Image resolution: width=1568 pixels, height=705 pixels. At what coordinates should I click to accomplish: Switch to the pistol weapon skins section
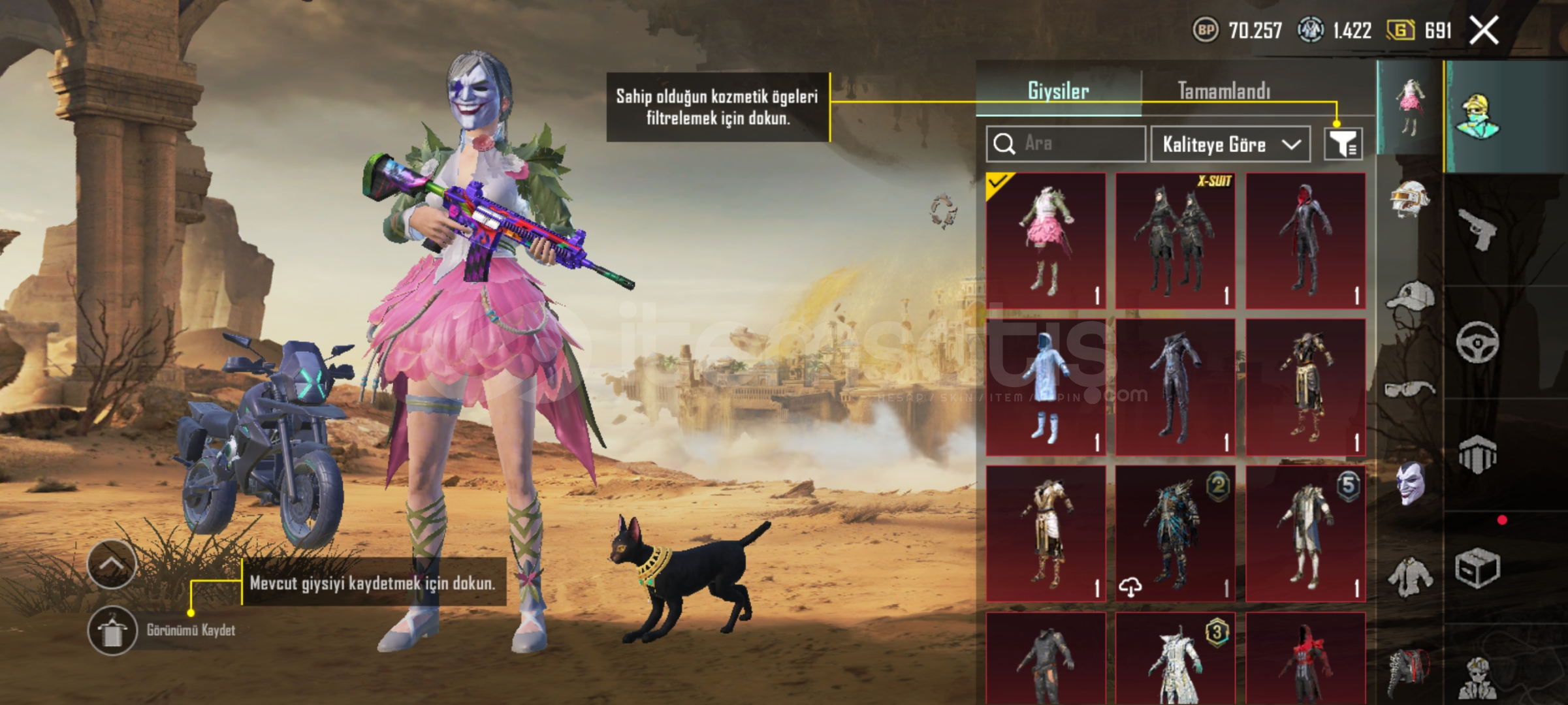click(1477, 230)
